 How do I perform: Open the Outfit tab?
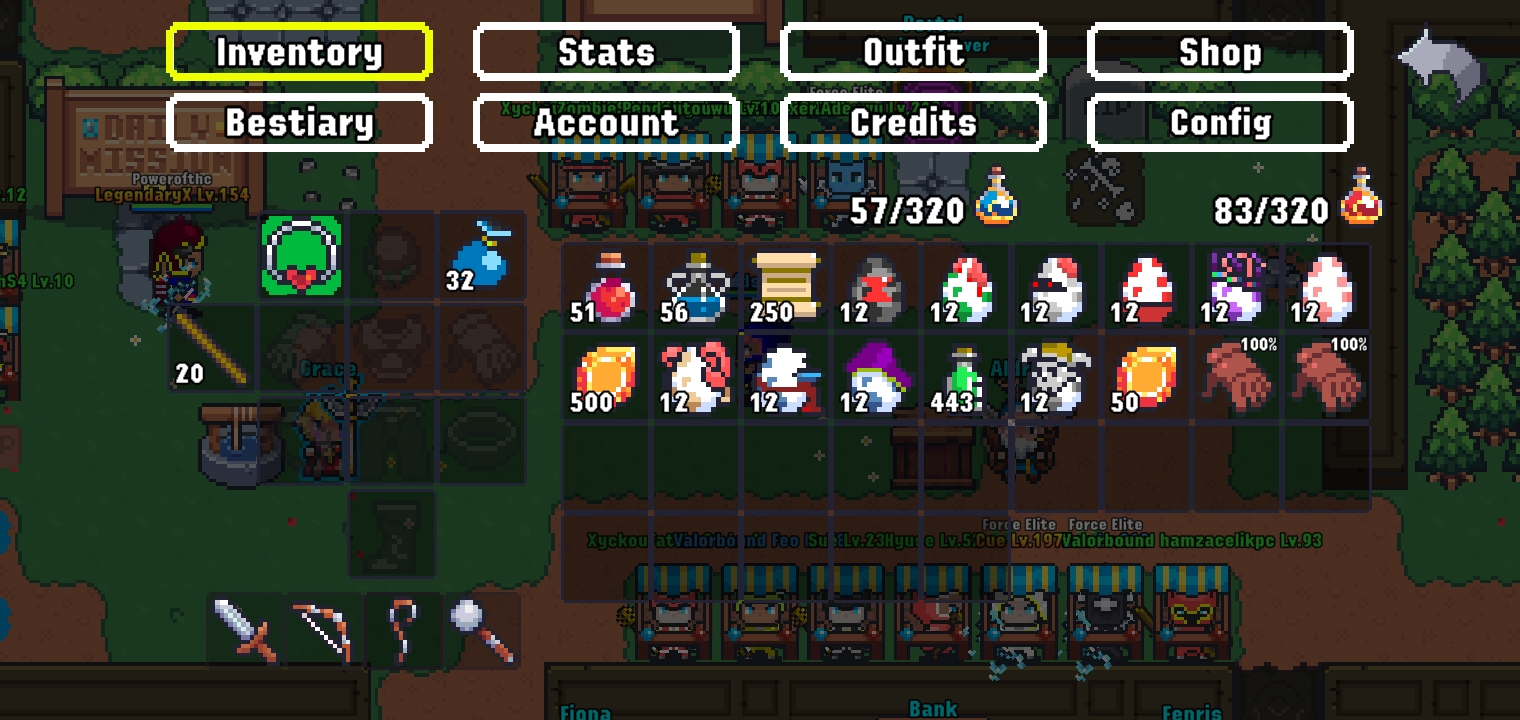pyautogui.click(x=915, y=51)
